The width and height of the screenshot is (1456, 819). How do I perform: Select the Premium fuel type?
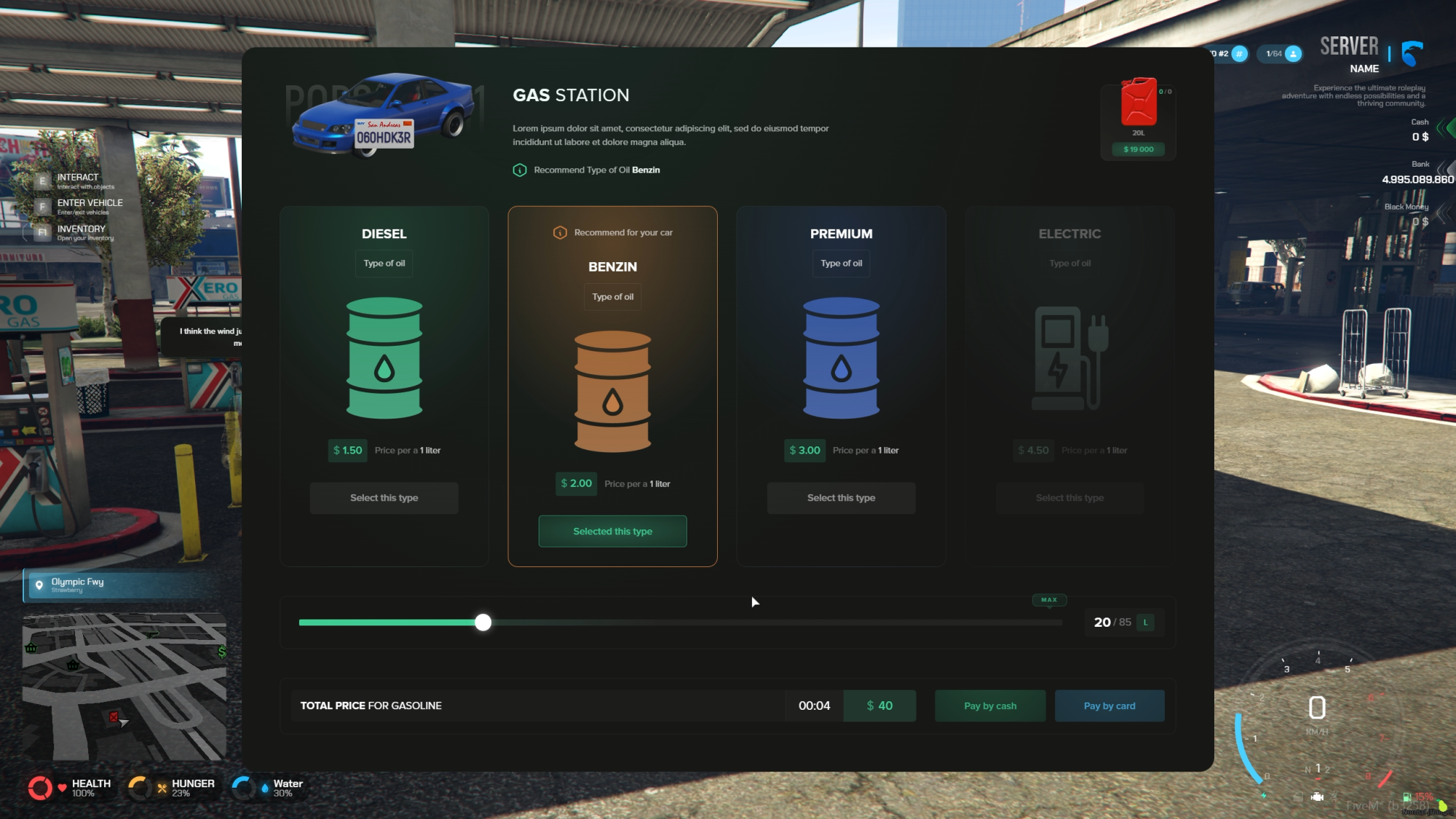pyautogui.click(x=841, y=497)
